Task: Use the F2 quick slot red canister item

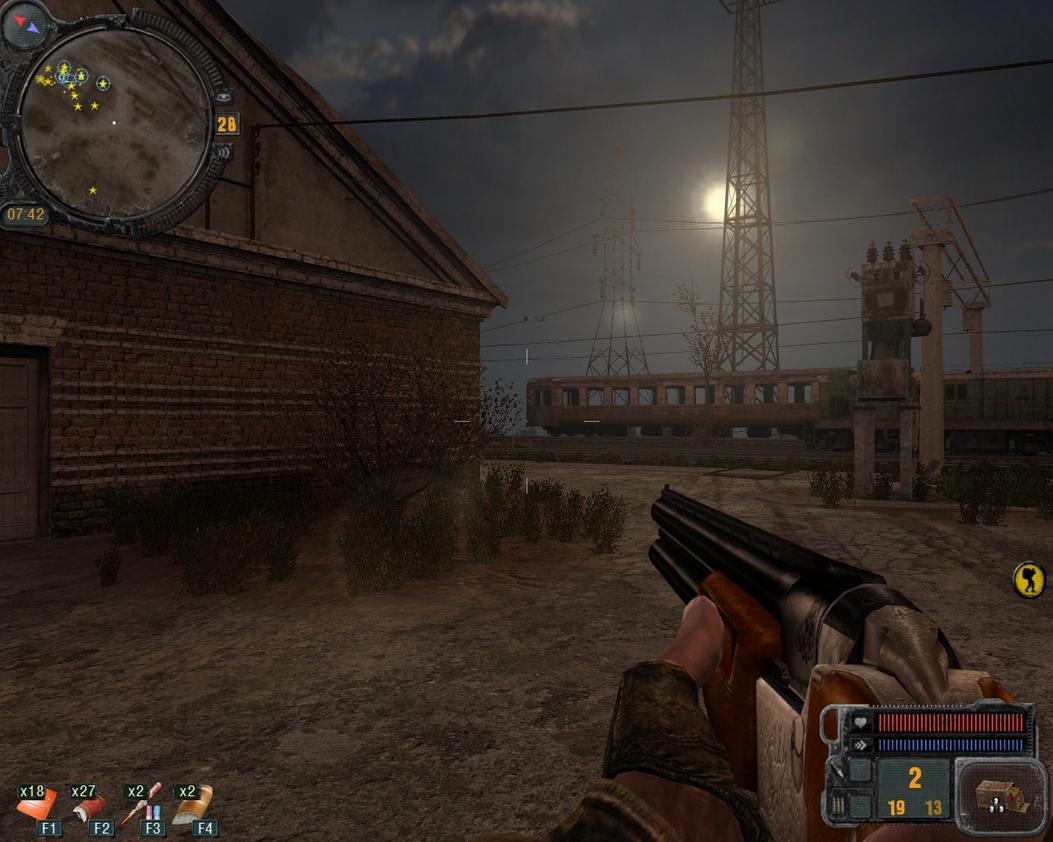Action: coord(92,807)
